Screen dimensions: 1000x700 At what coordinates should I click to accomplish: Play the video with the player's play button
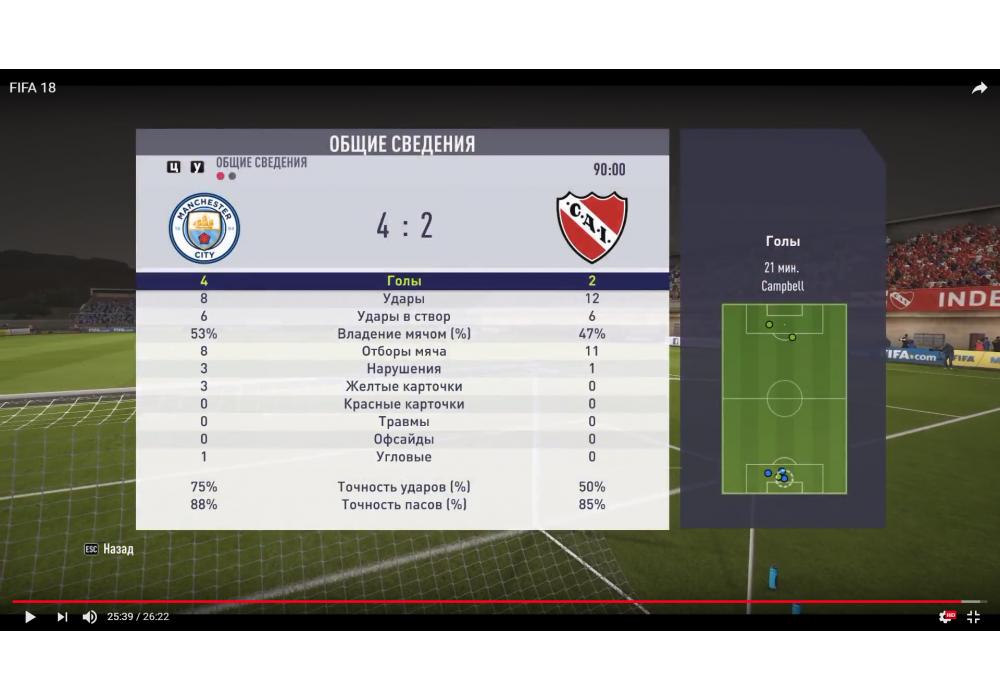pyautogui.click(x=30, y=617)
